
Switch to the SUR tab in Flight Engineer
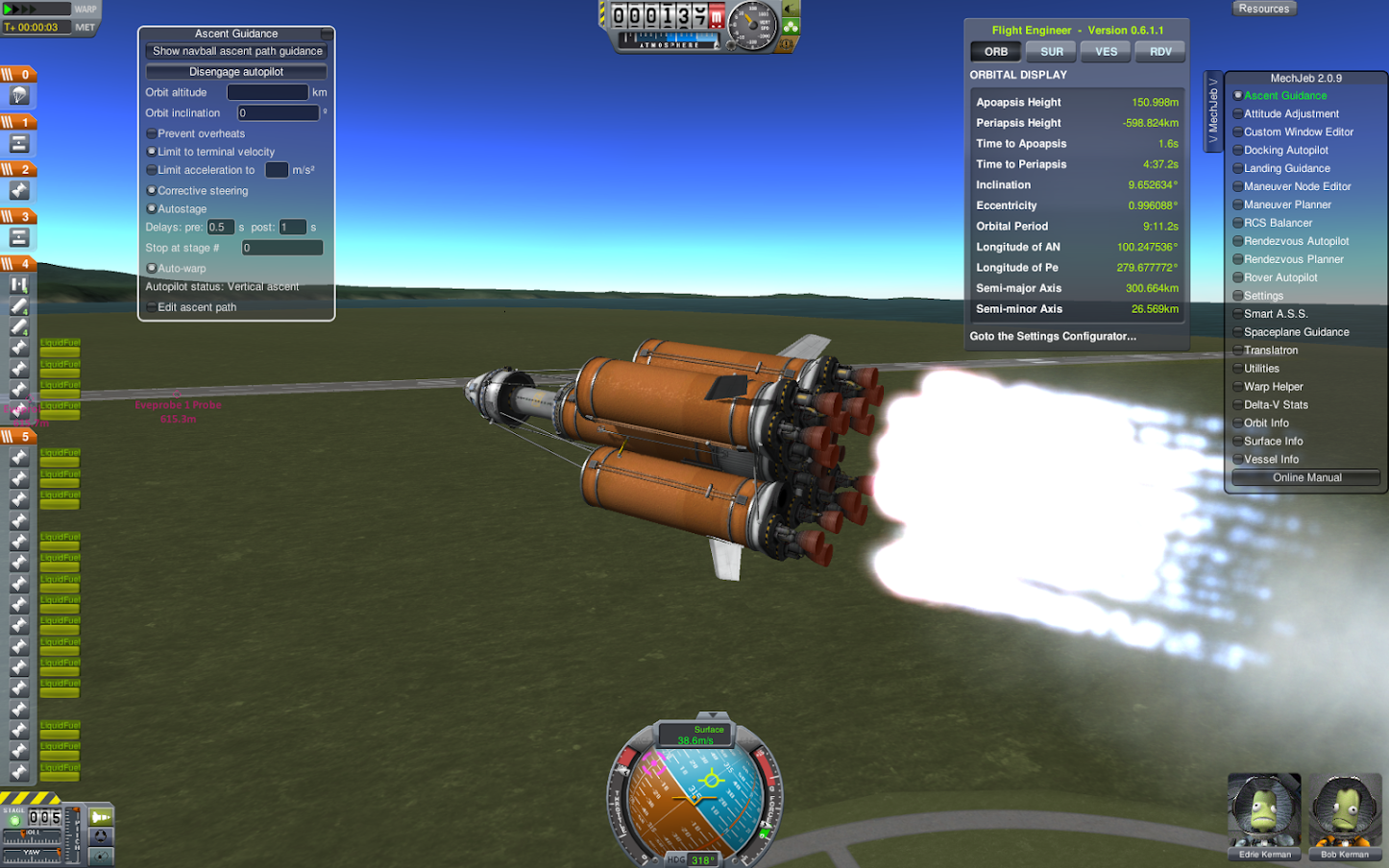1051,51
